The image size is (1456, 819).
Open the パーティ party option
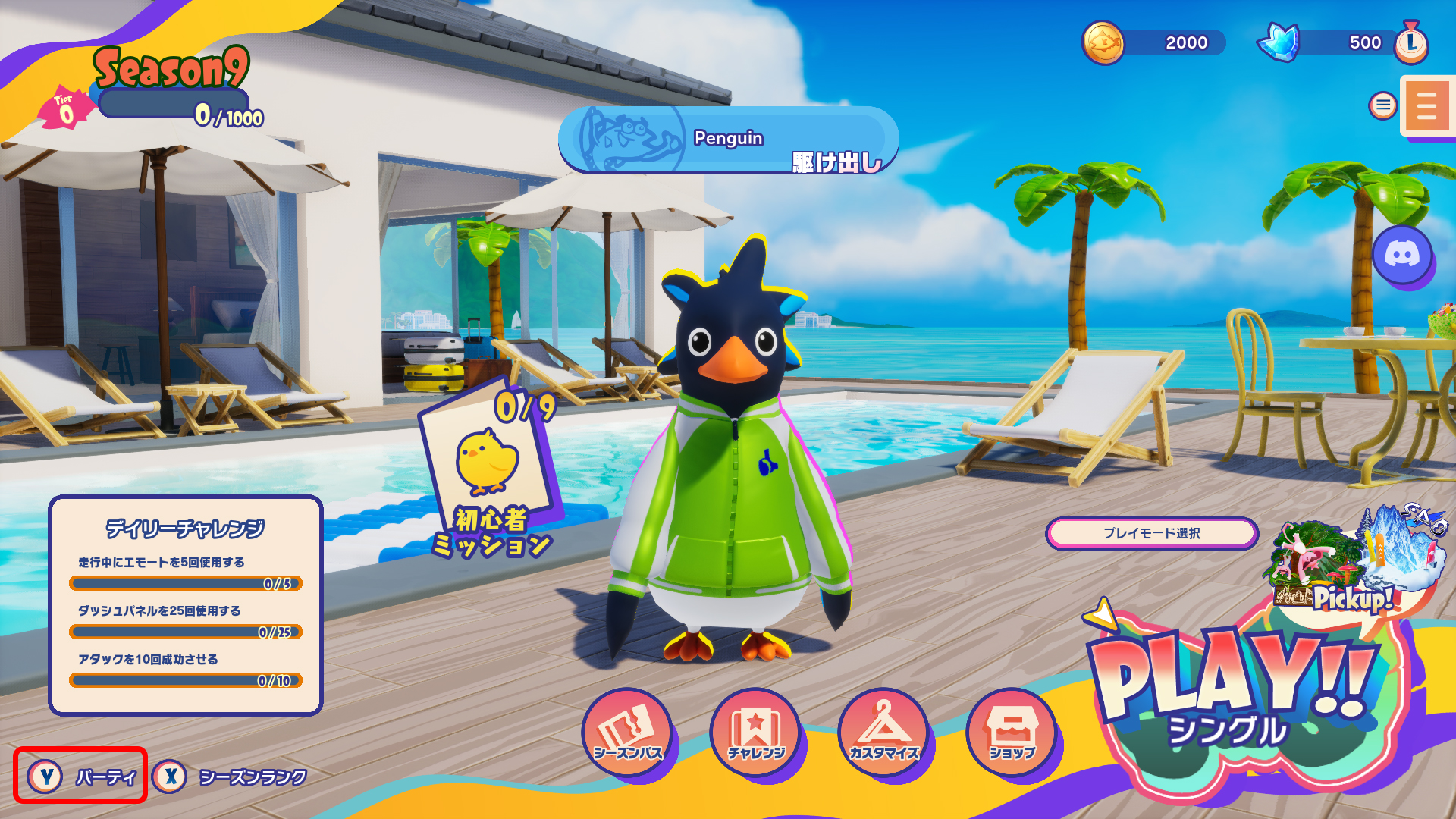click(x=80, y=776)
